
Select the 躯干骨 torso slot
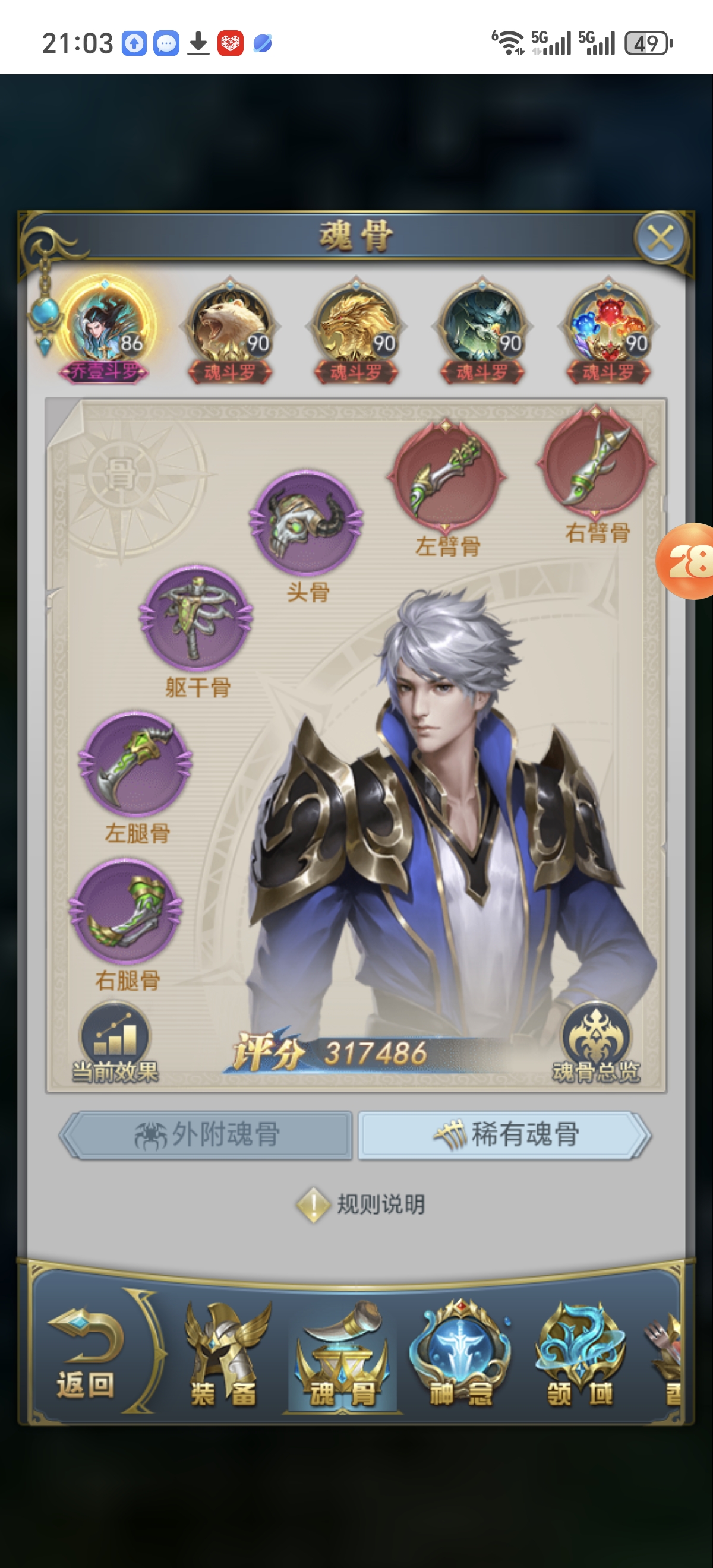coord(196,618)
